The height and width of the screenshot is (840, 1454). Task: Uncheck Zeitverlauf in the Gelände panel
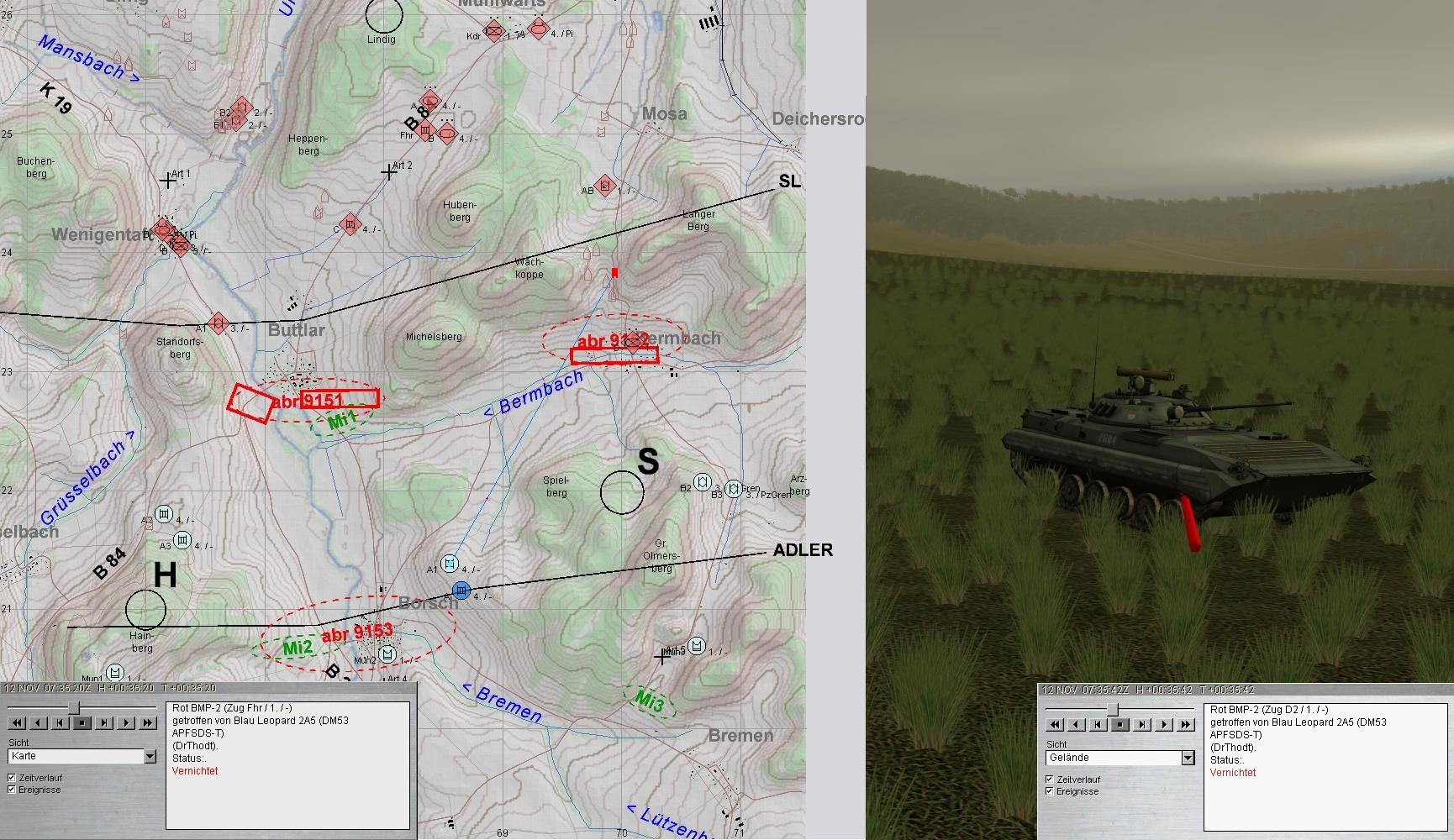pyautogui.click(x=1050, y=780)
